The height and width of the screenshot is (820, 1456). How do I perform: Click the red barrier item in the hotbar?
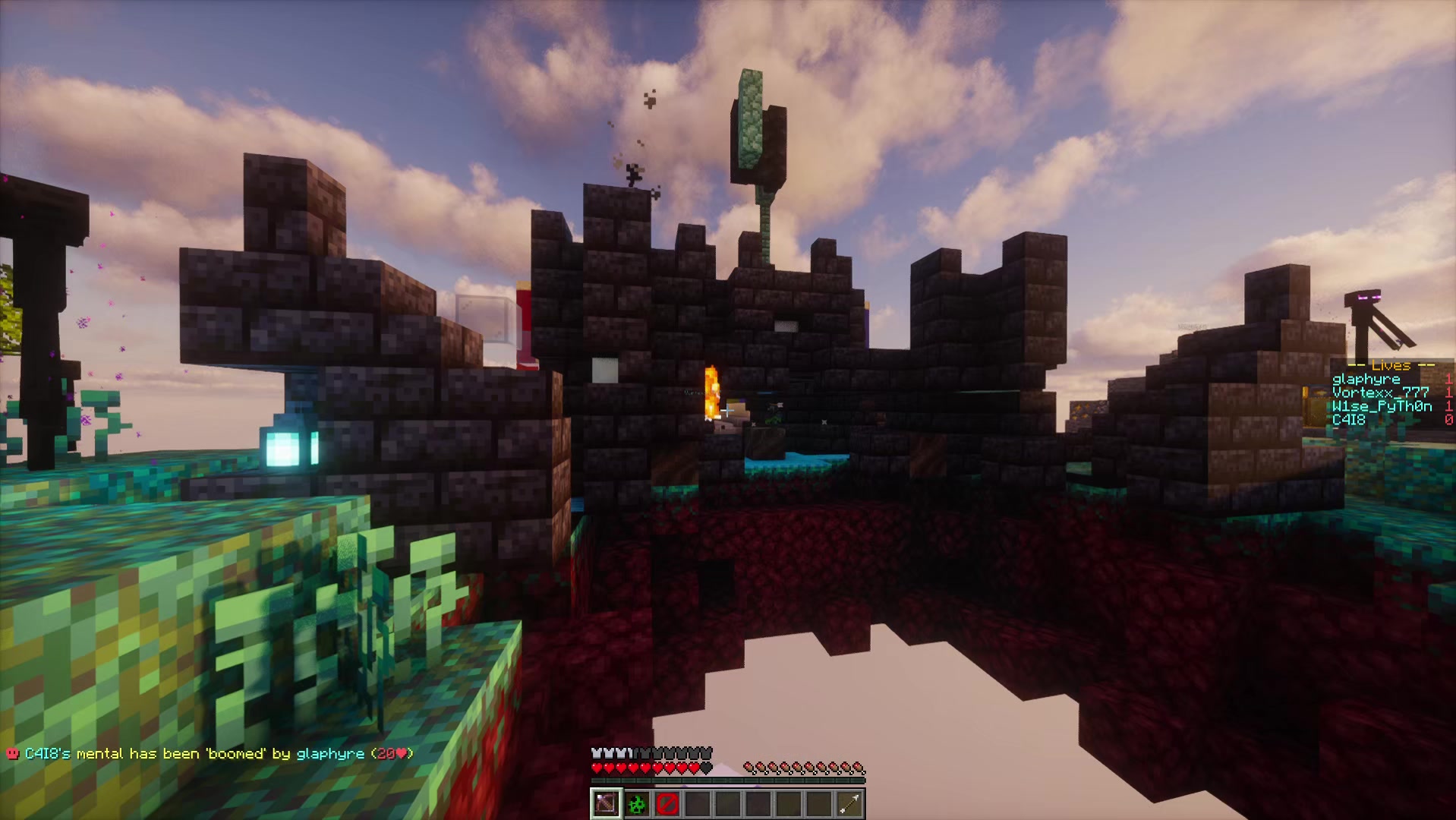click(668, 803)
